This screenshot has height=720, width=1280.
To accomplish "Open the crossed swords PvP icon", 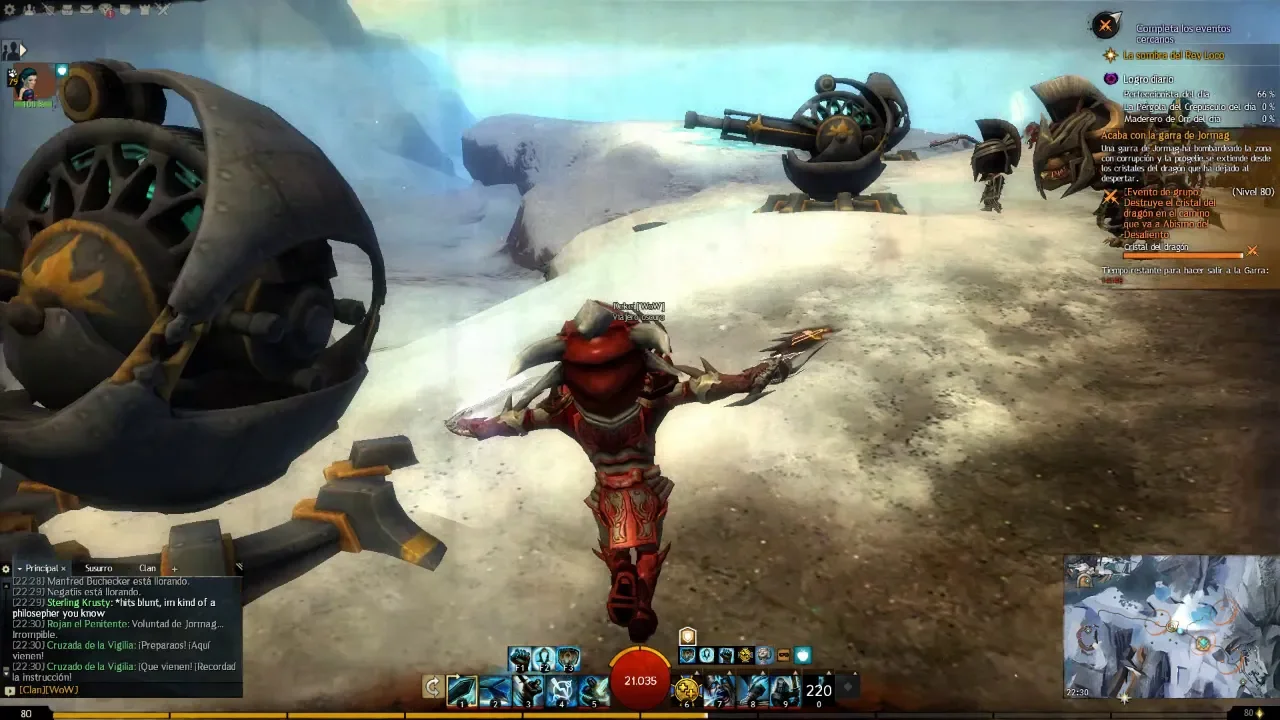I will (x=163, y=10).
